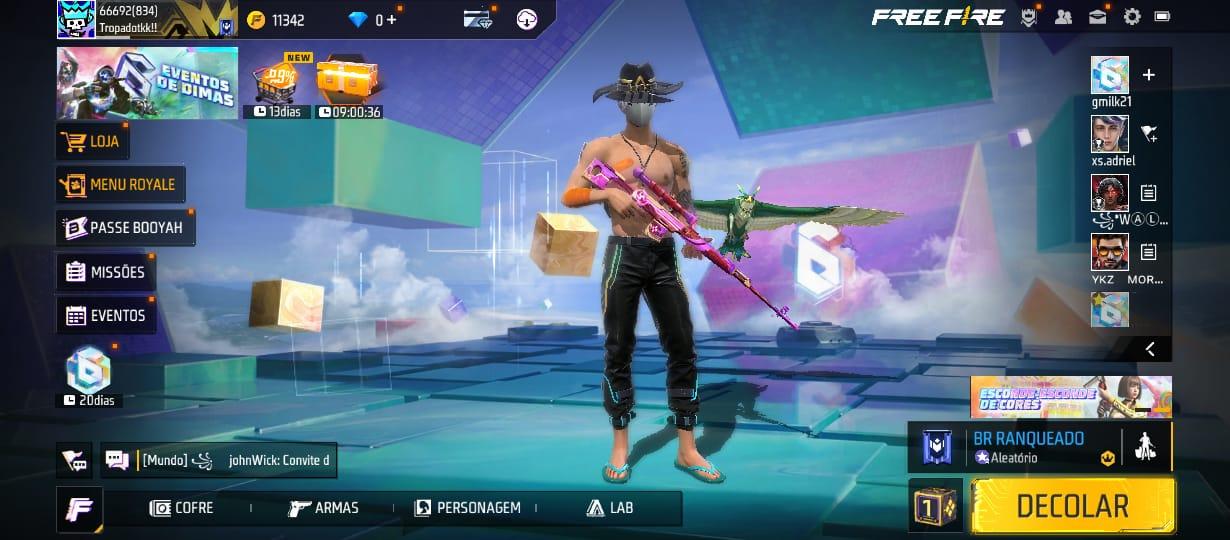Switch to the ARMAS tab

click(x=324, y=508)
